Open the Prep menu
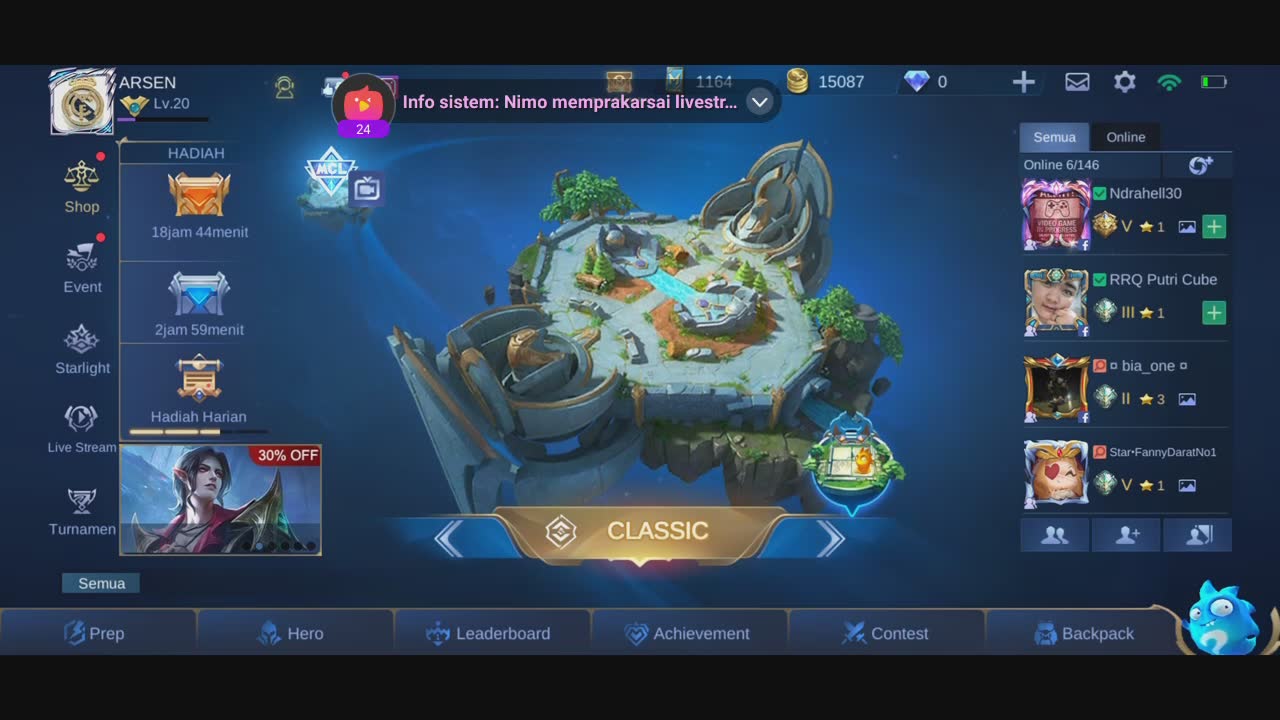Viewport: 1280px width, 720px height. (x=95, y=633)
